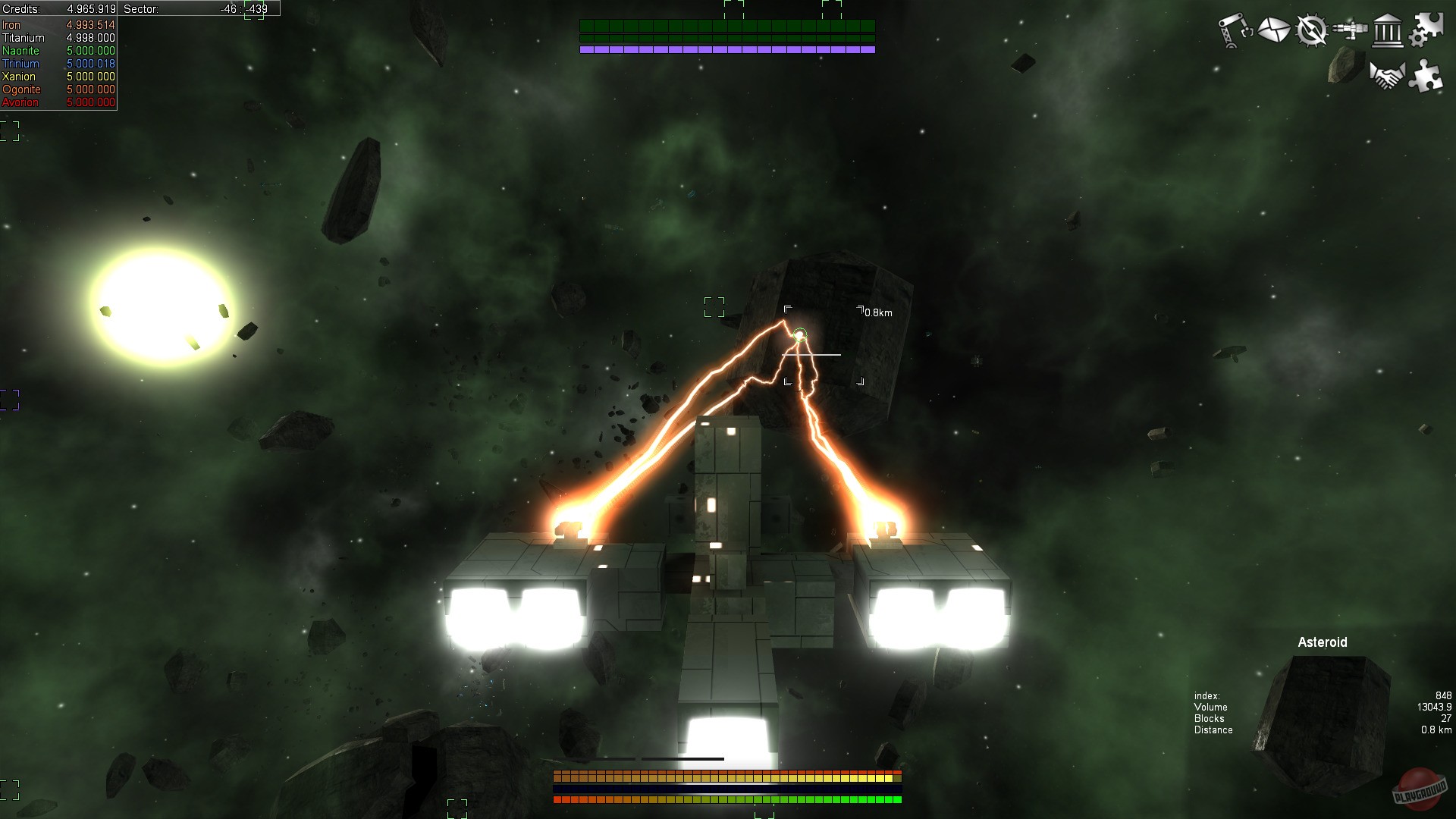Open diplomacy via the handshake icon
The image size is (1456, 819).
coord(1387,75)
